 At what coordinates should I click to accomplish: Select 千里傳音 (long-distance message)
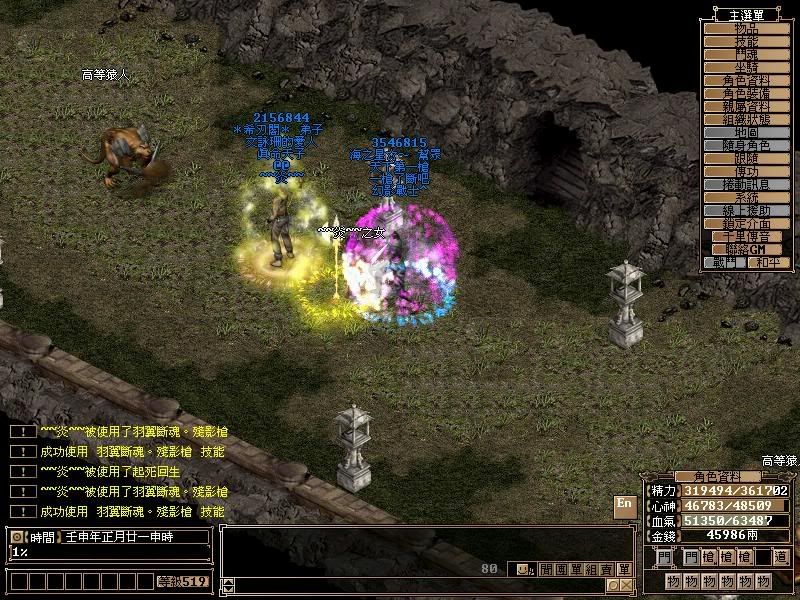click(x=746, y=236)
